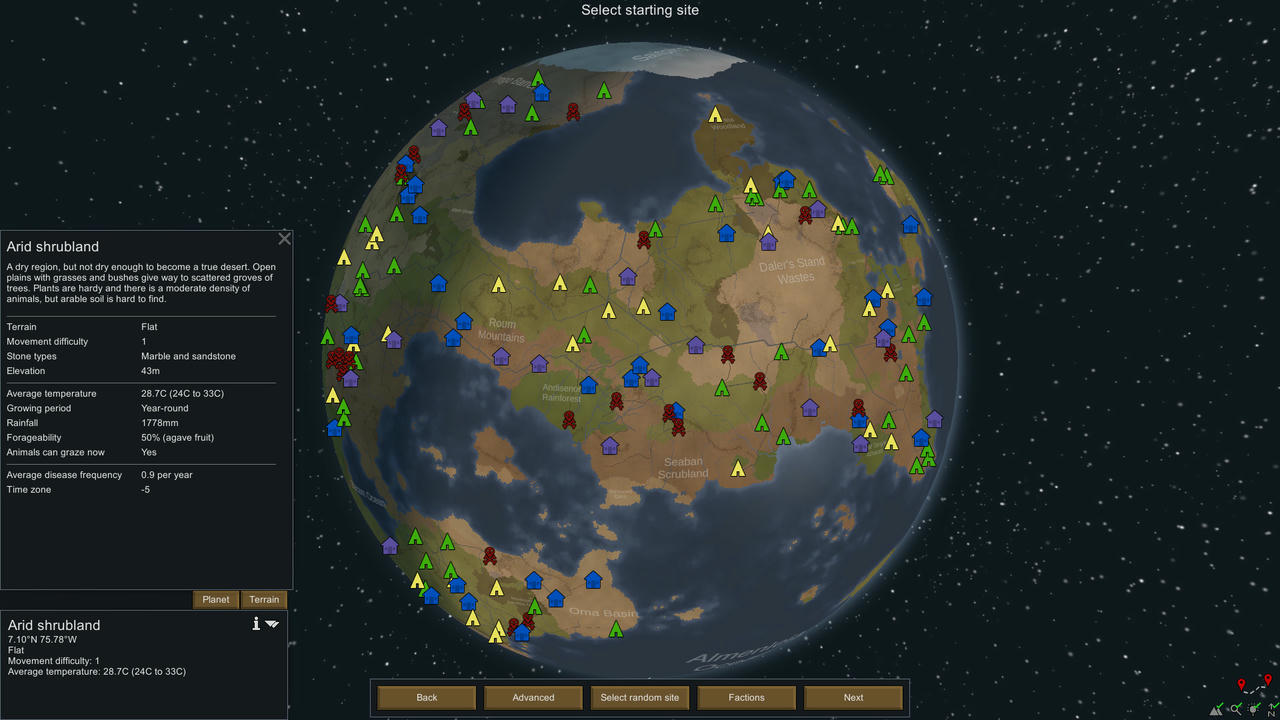
Task: Open the Factions screen
Action: [x=746, y=697]
